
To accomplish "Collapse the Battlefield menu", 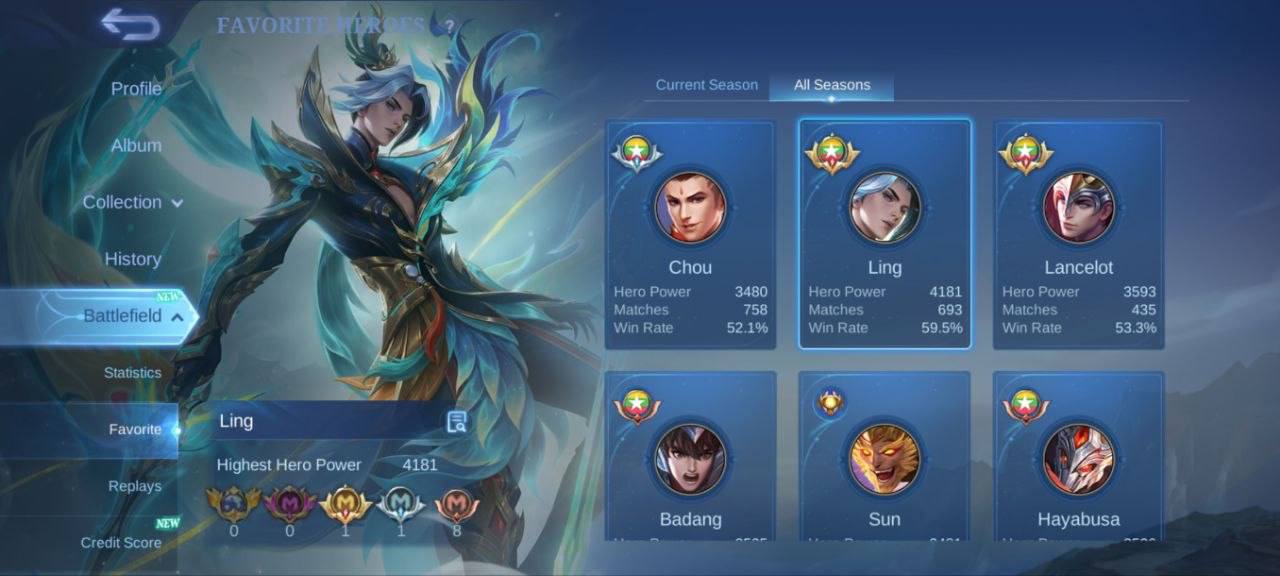I will pos(132,316).
